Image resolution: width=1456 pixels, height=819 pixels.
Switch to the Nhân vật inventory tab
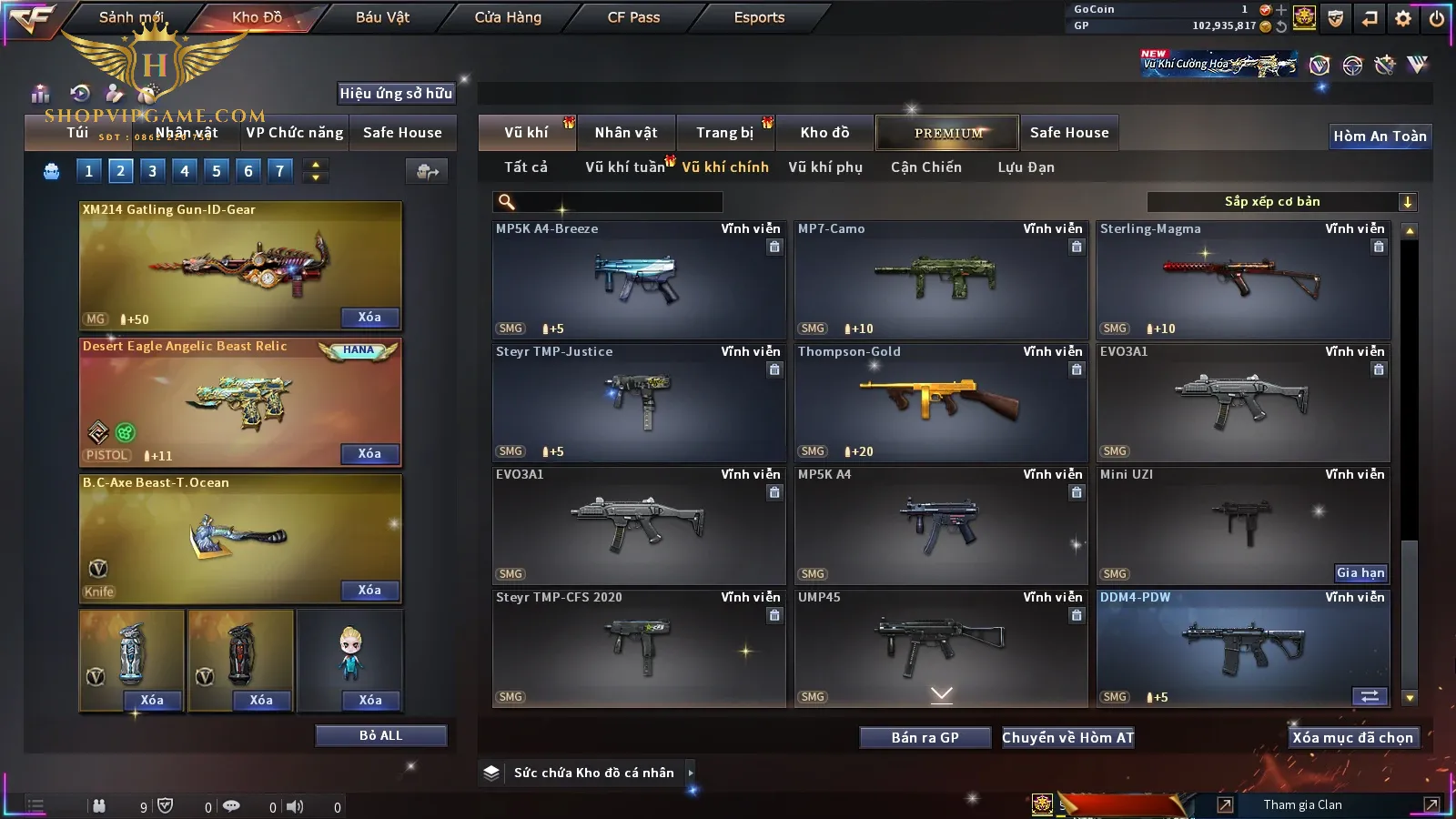626,133
